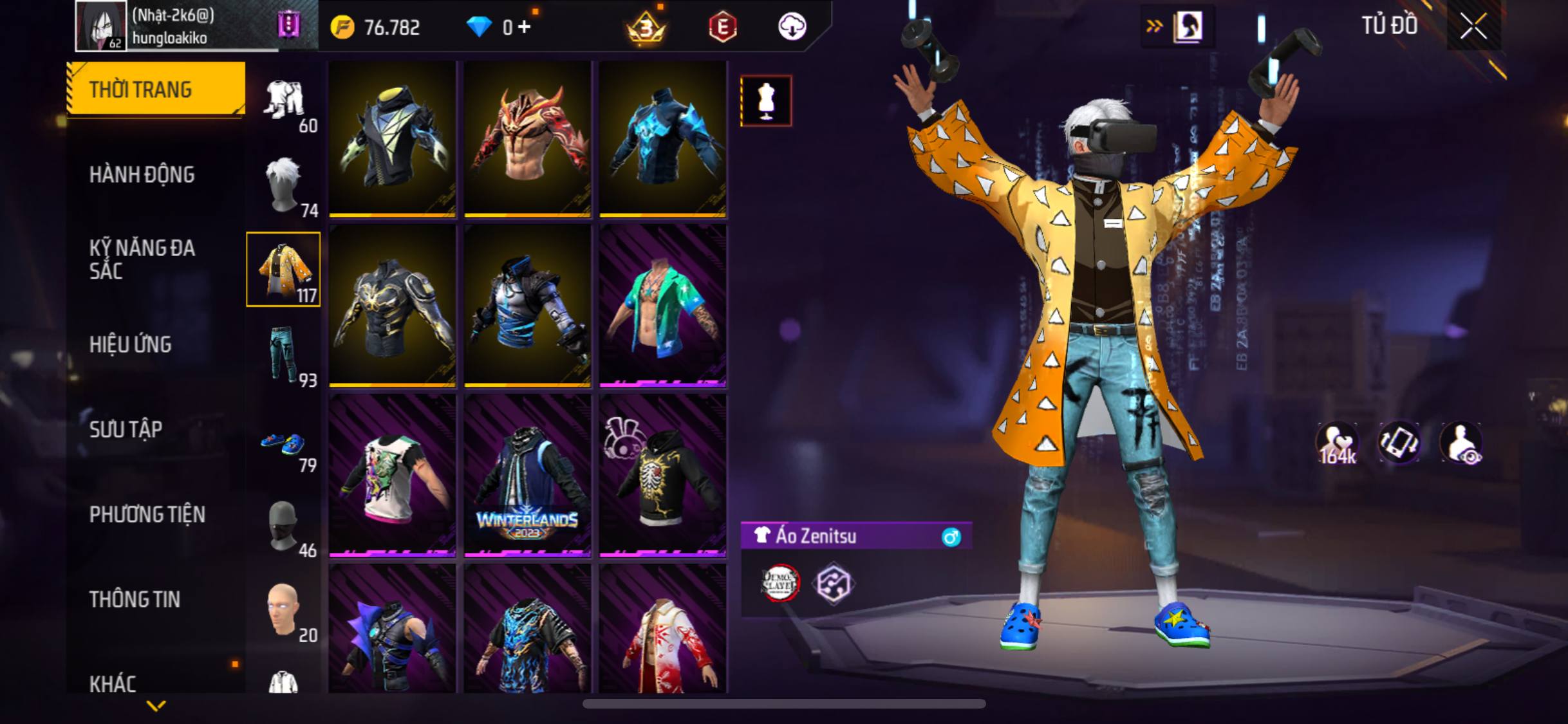Select the green open Hawaiian shirt
The image size is (1568, 724).
662,306
